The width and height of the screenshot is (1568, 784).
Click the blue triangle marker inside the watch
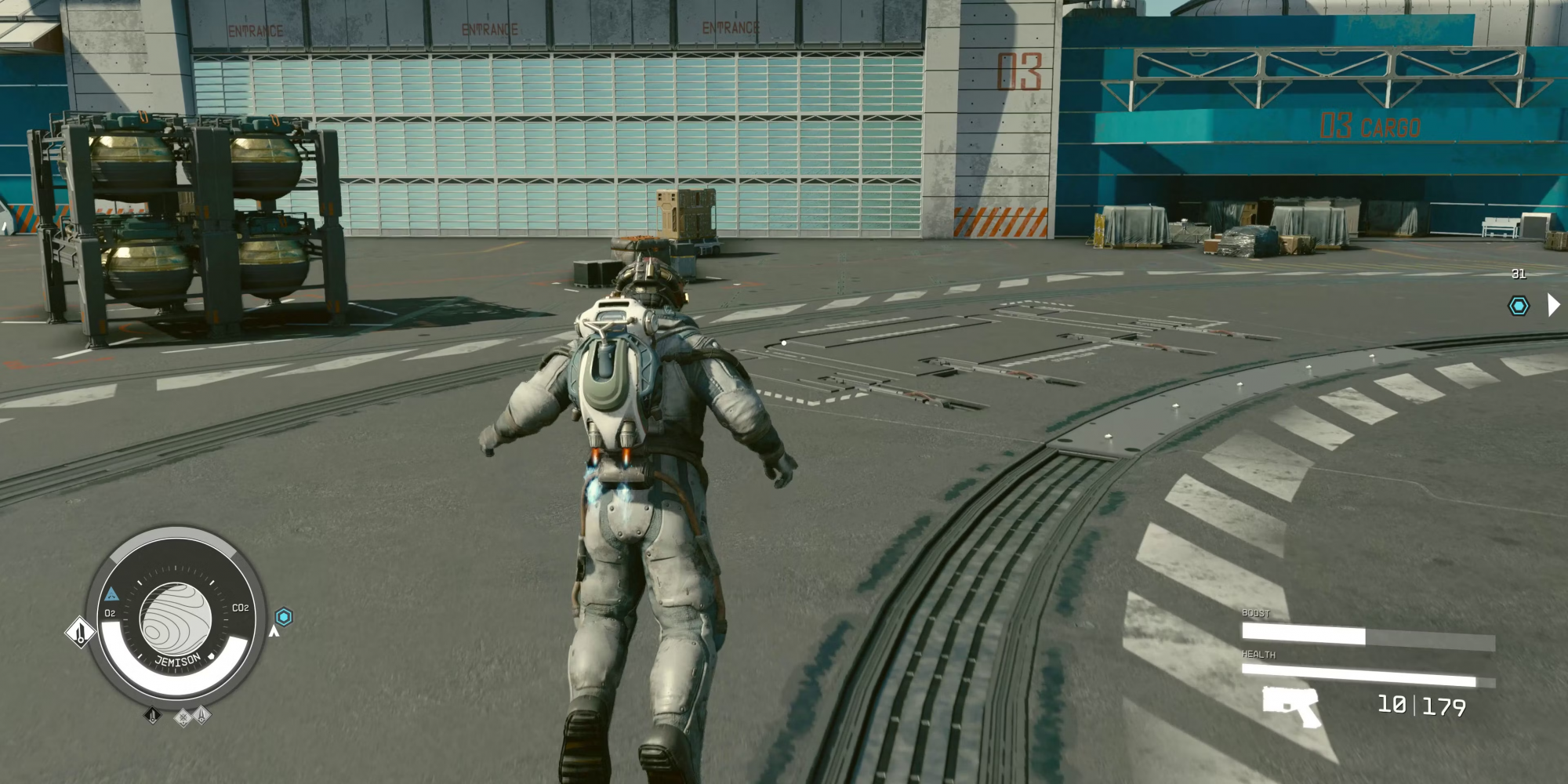(x=111, y=594)
